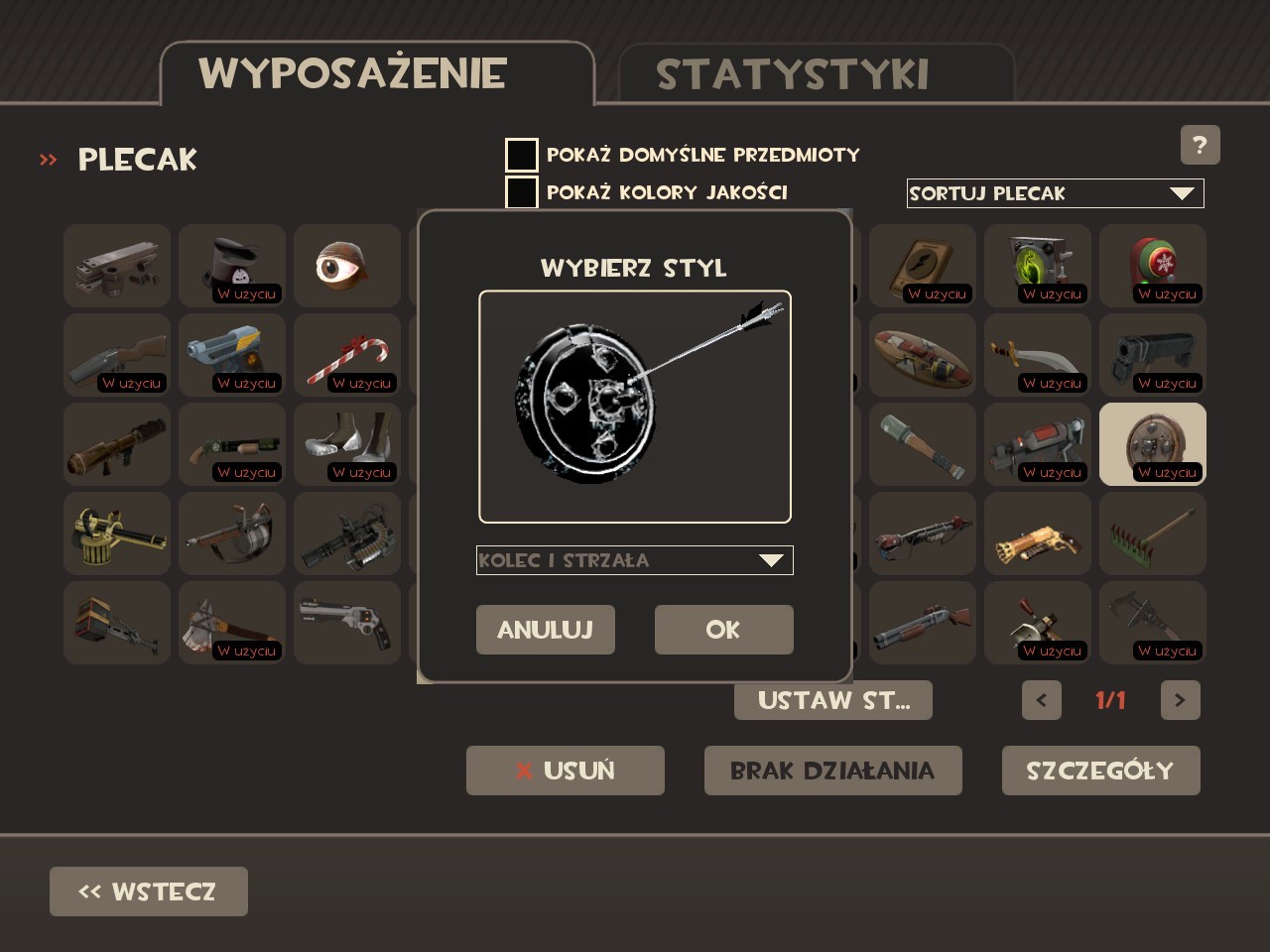Switch to the Statystyki tab
Screen dimensions: 1270x952
point(792,72)
